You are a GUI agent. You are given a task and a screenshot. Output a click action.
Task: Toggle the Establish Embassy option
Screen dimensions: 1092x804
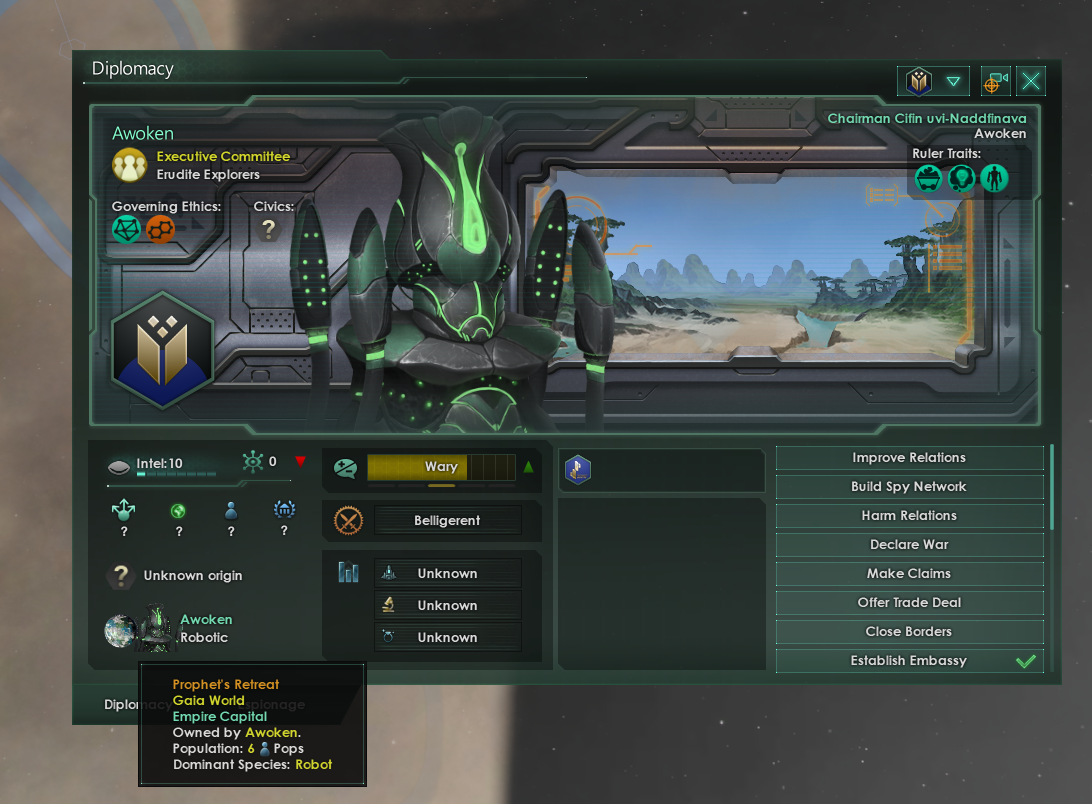click(909, 661)
